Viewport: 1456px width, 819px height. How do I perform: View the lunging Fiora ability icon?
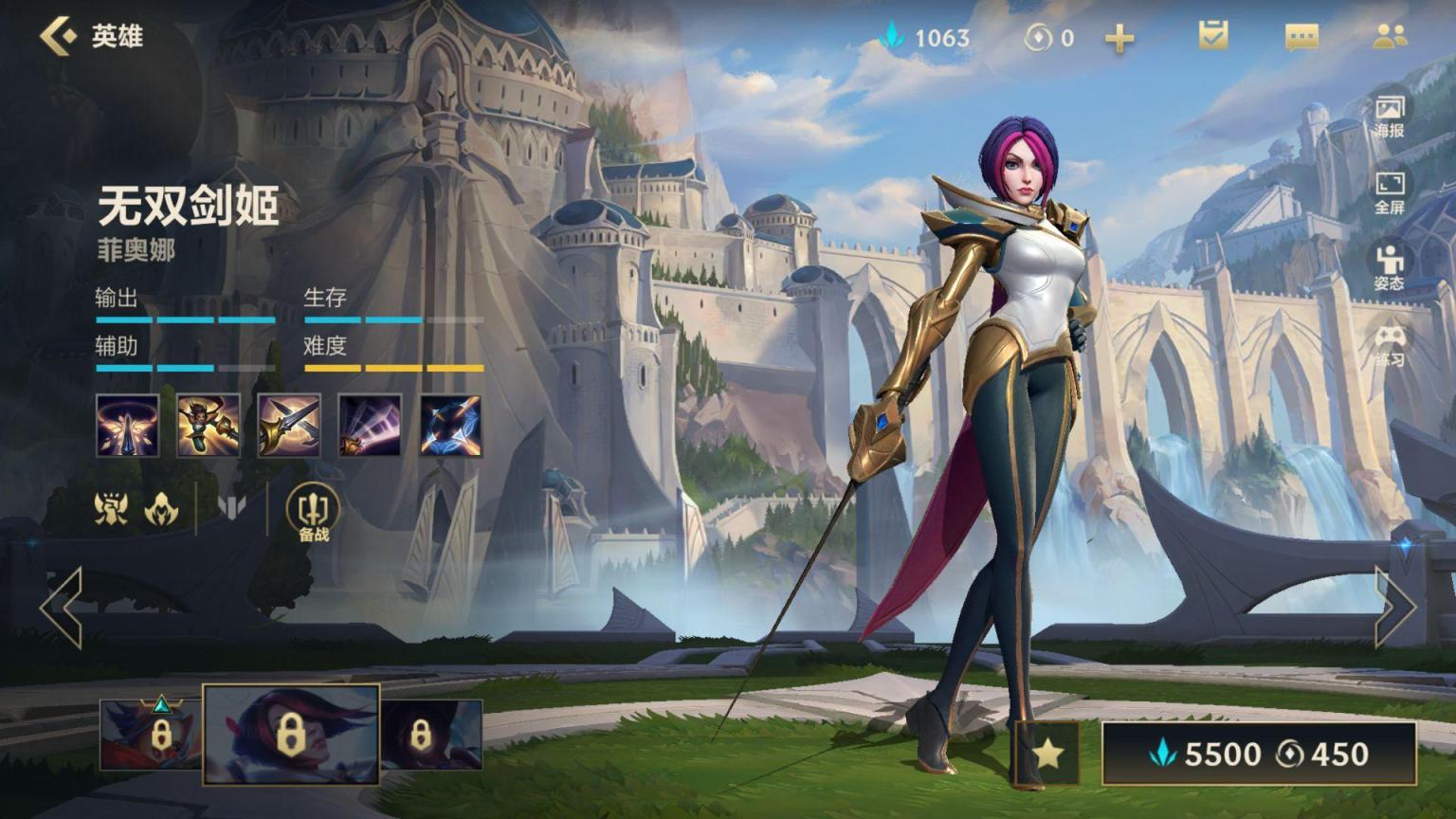(x=209, y=426)
